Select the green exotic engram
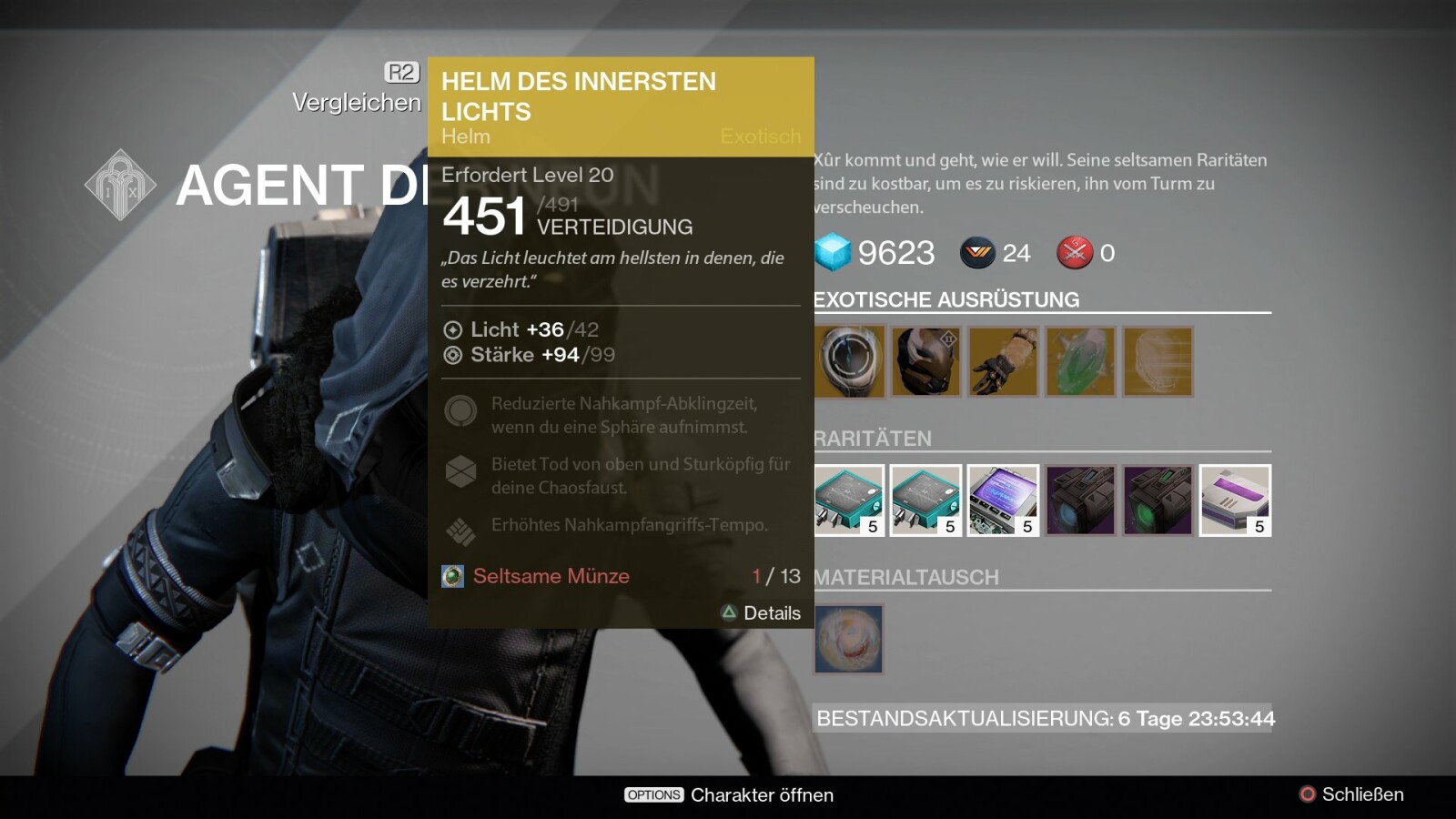1456x819 pixels. tap(1080, 361)
